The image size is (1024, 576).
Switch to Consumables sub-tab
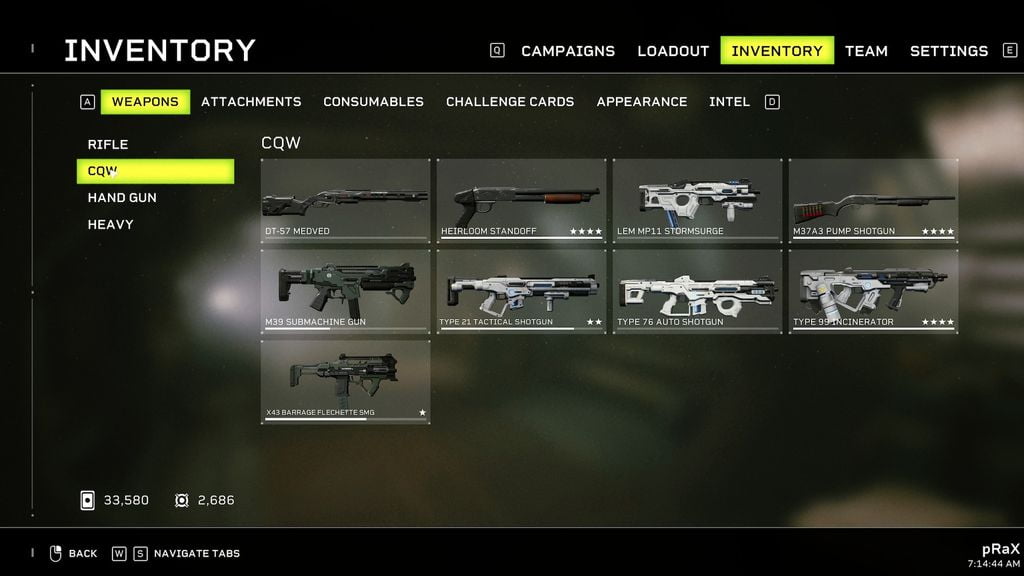coord(373,102)
